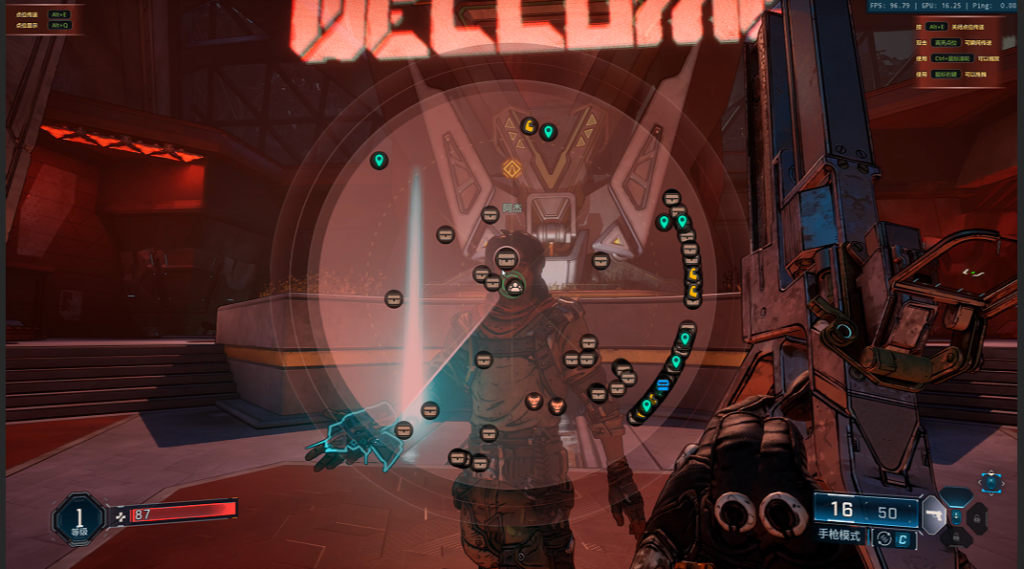Click the level 1 badge
The image size is (1024, 569).
[x=78, y=517]
